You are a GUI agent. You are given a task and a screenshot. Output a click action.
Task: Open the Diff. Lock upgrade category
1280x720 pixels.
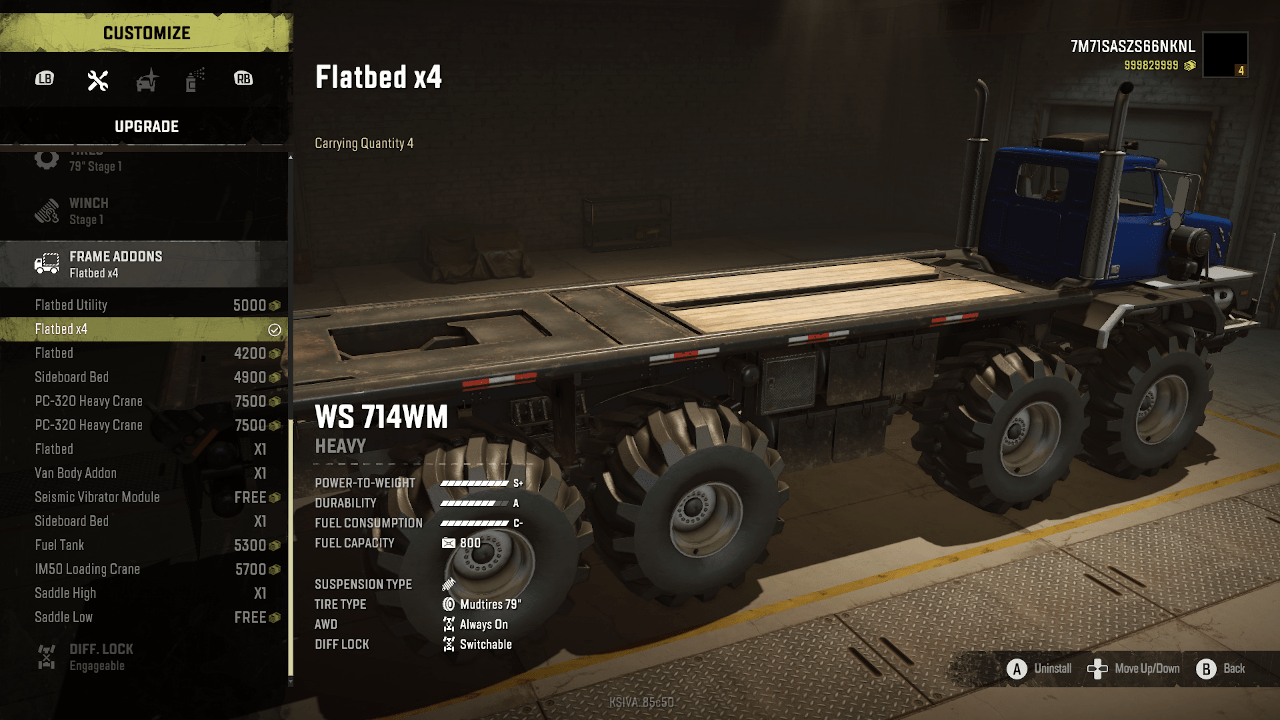coord(145,656)
